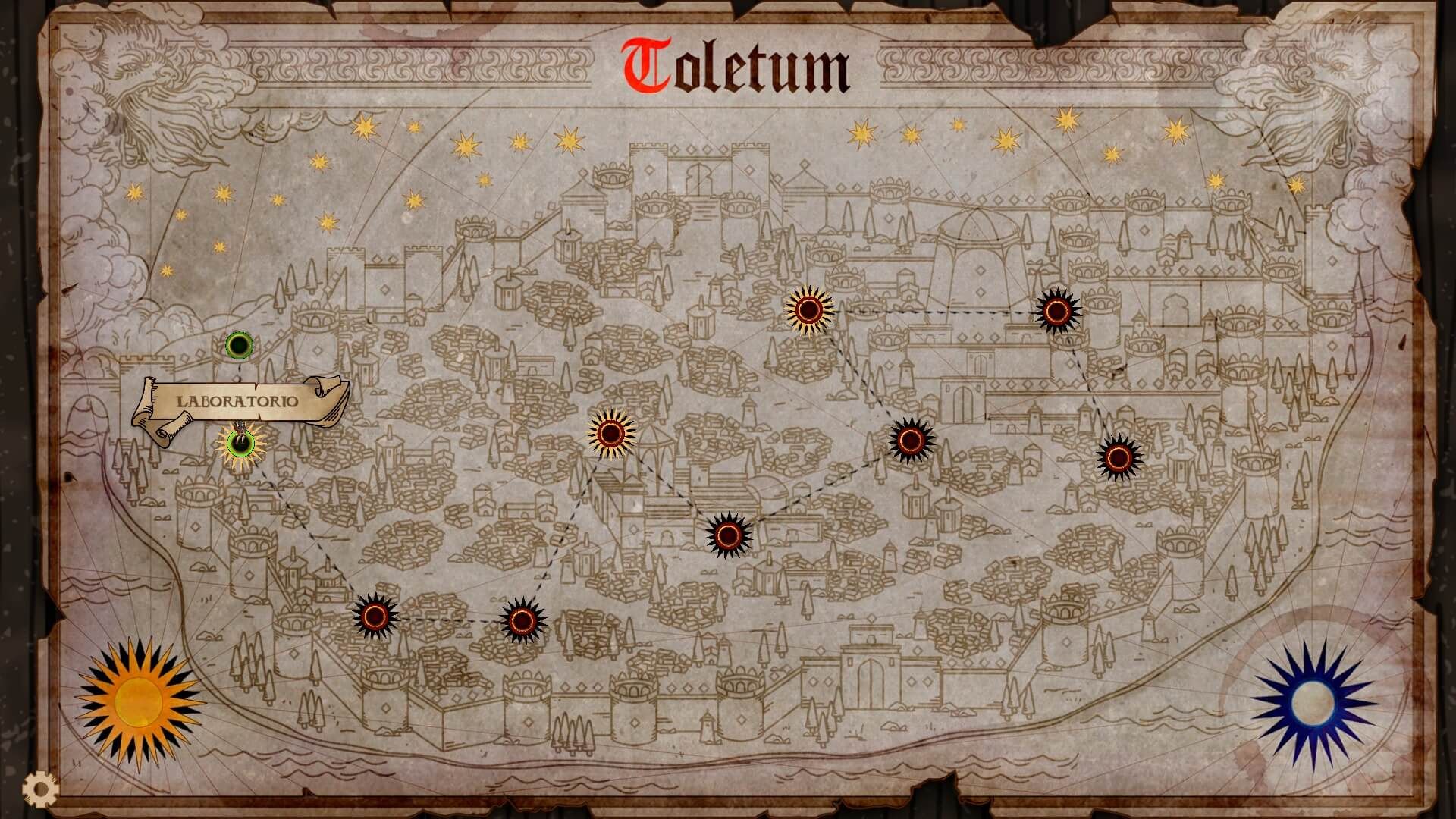Open the Laboratorio location banner
Screen dimensions: 1456x819
[239, 402]
